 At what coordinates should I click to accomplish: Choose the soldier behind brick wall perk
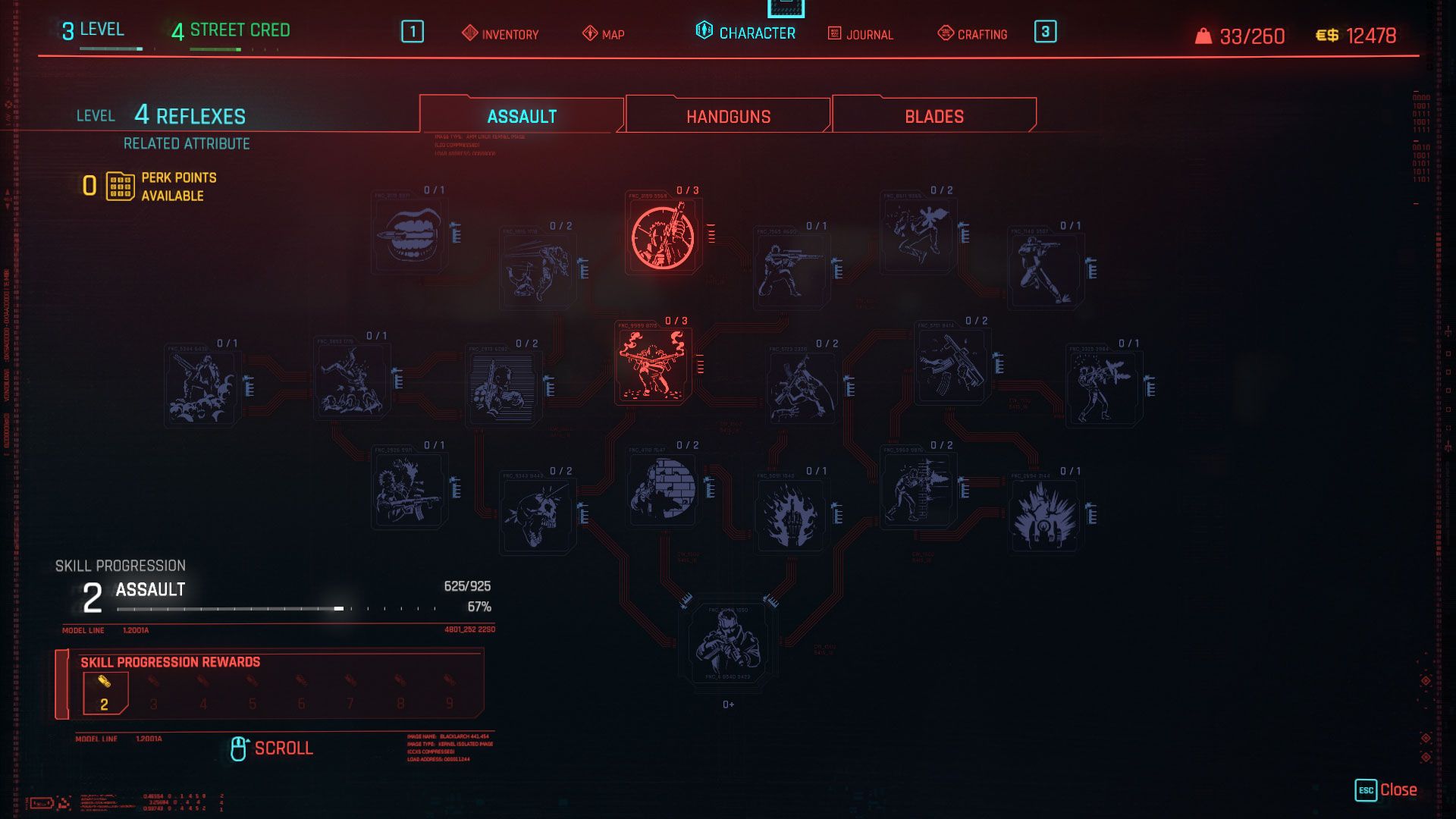click(664, 489)
